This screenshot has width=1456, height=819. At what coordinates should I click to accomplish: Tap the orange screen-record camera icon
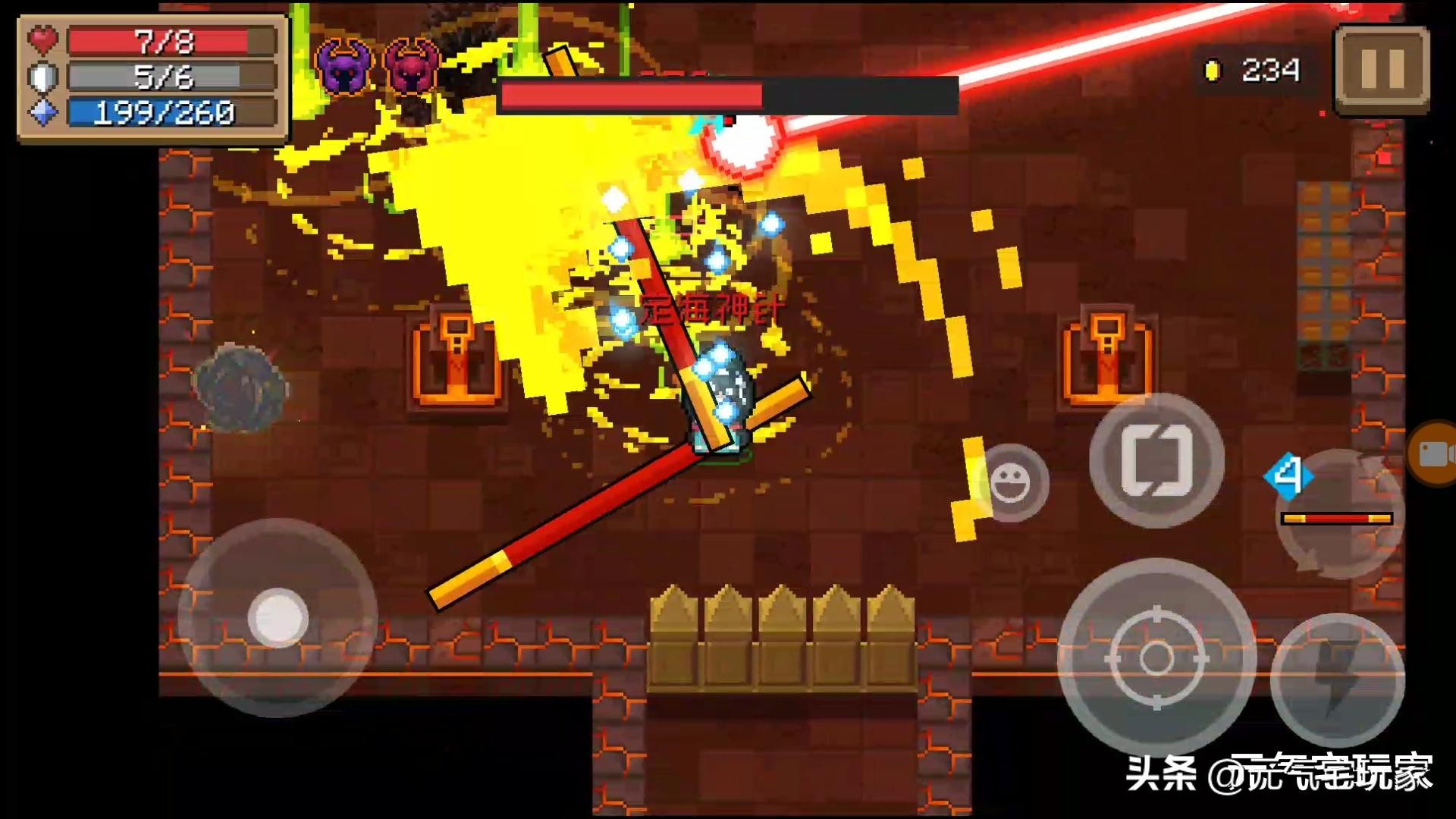point(1433,453)
